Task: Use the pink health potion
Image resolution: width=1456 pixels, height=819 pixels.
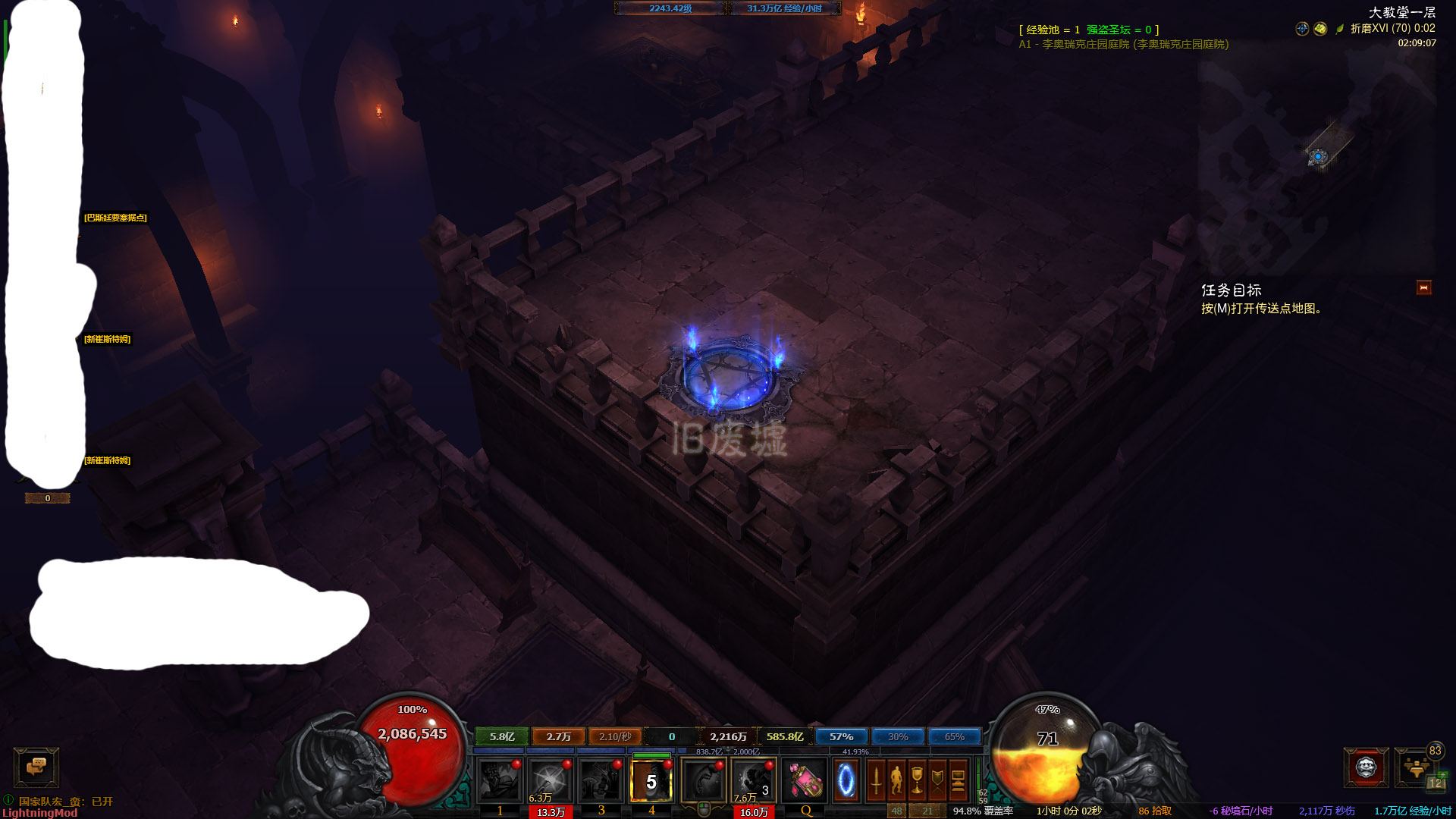Action: click(x=804, y=780)
